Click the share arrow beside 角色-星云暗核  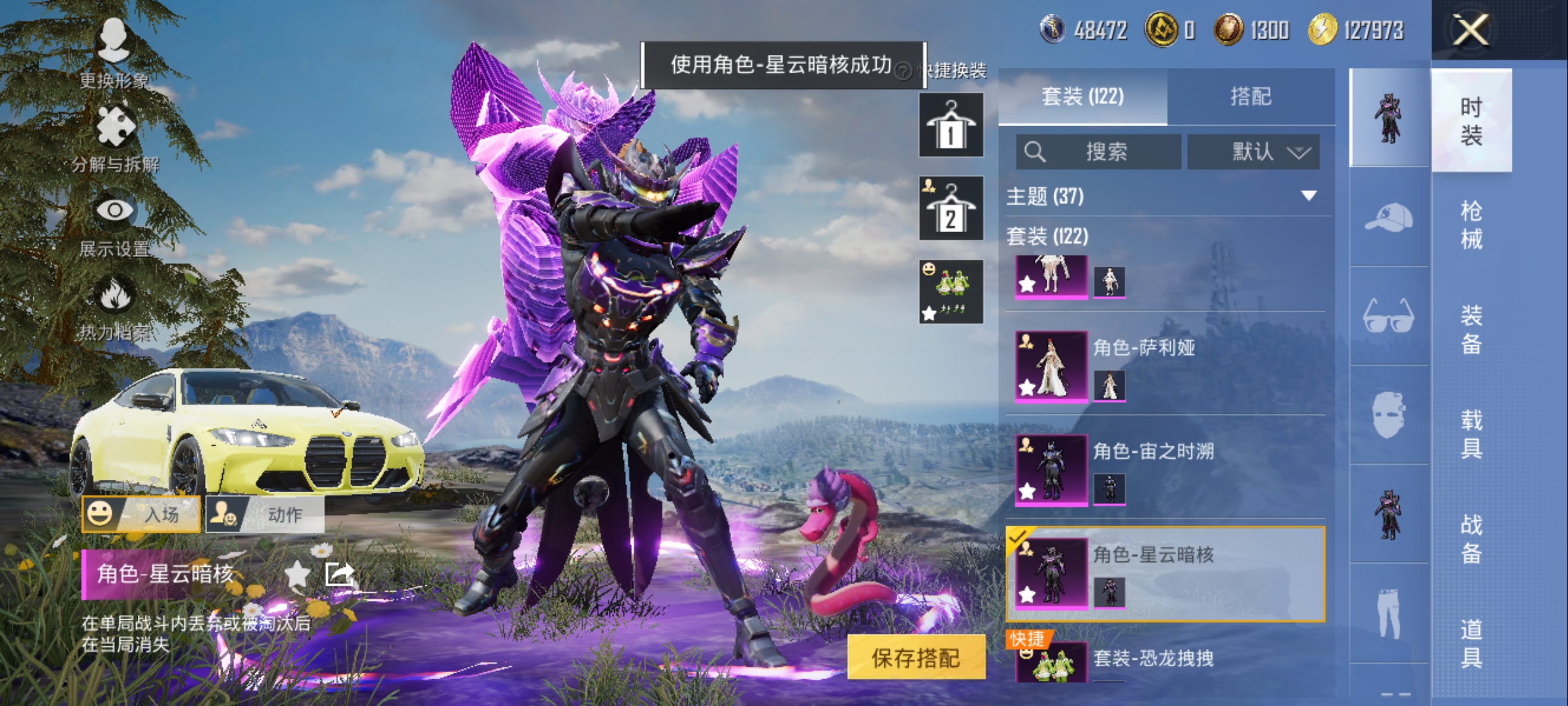tap(339, 574)
